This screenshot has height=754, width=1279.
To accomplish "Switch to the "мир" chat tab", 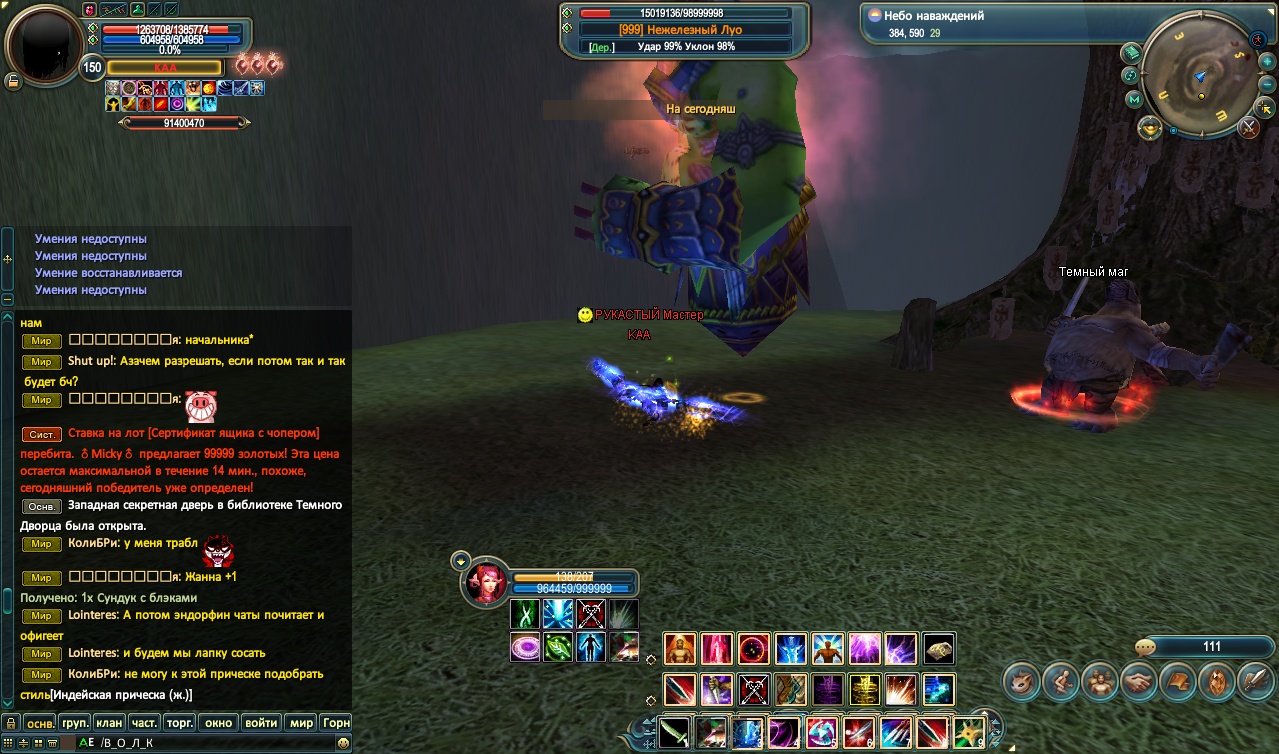I will pyautogui.click(x=301, y=722).
